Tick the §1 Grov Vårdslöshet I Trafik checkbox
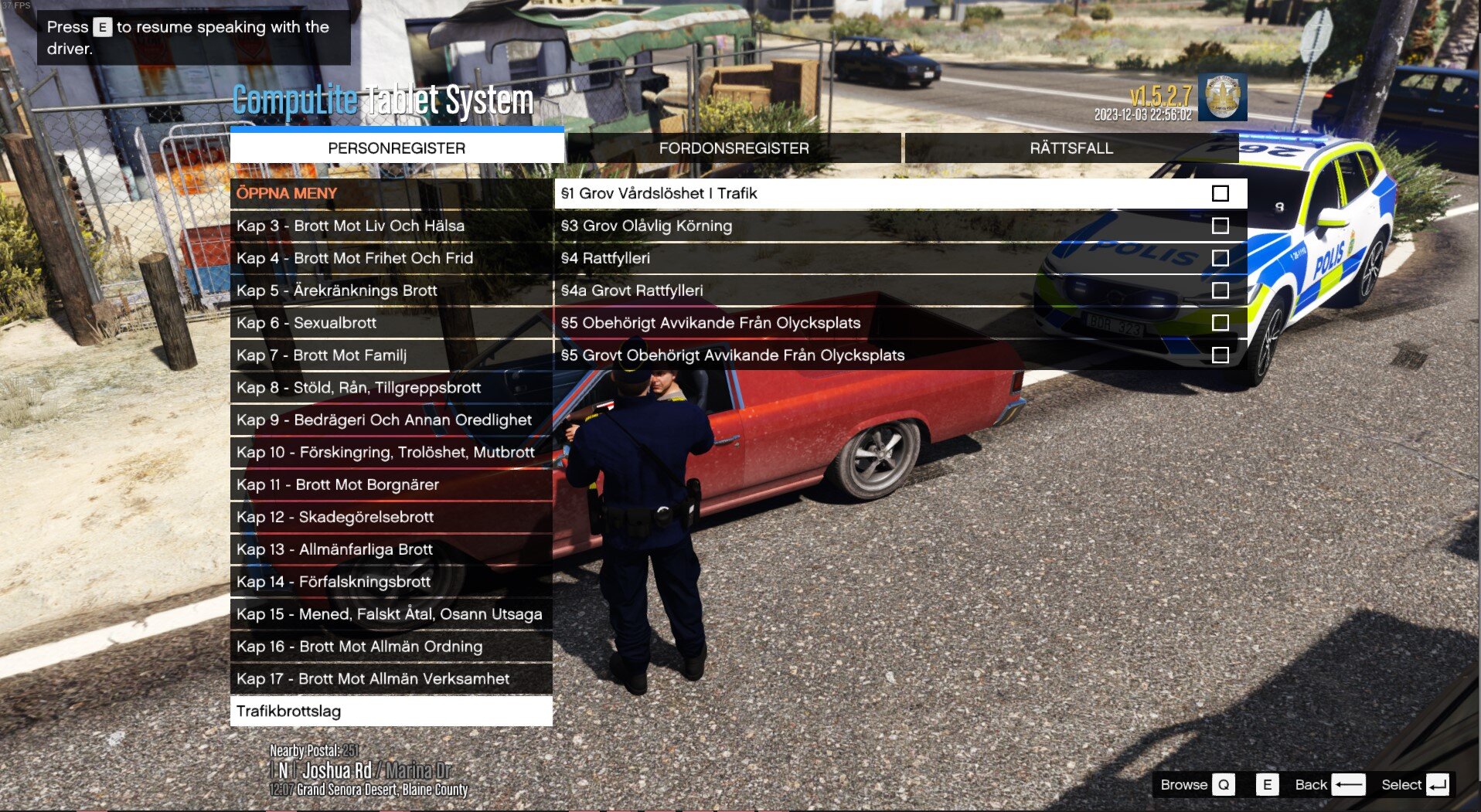Viewport: 1481px width, 812px height. 1220,193
